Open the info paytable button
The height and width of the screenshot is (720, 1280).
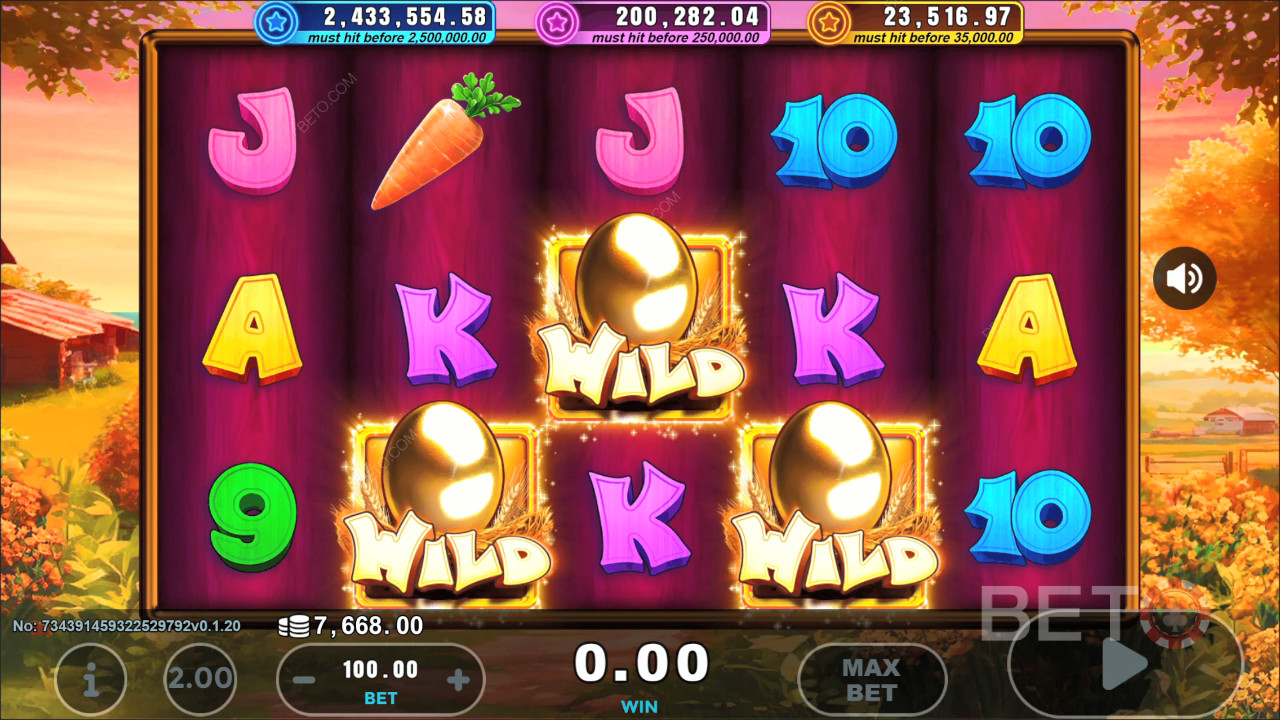click(x=91, y=679)
